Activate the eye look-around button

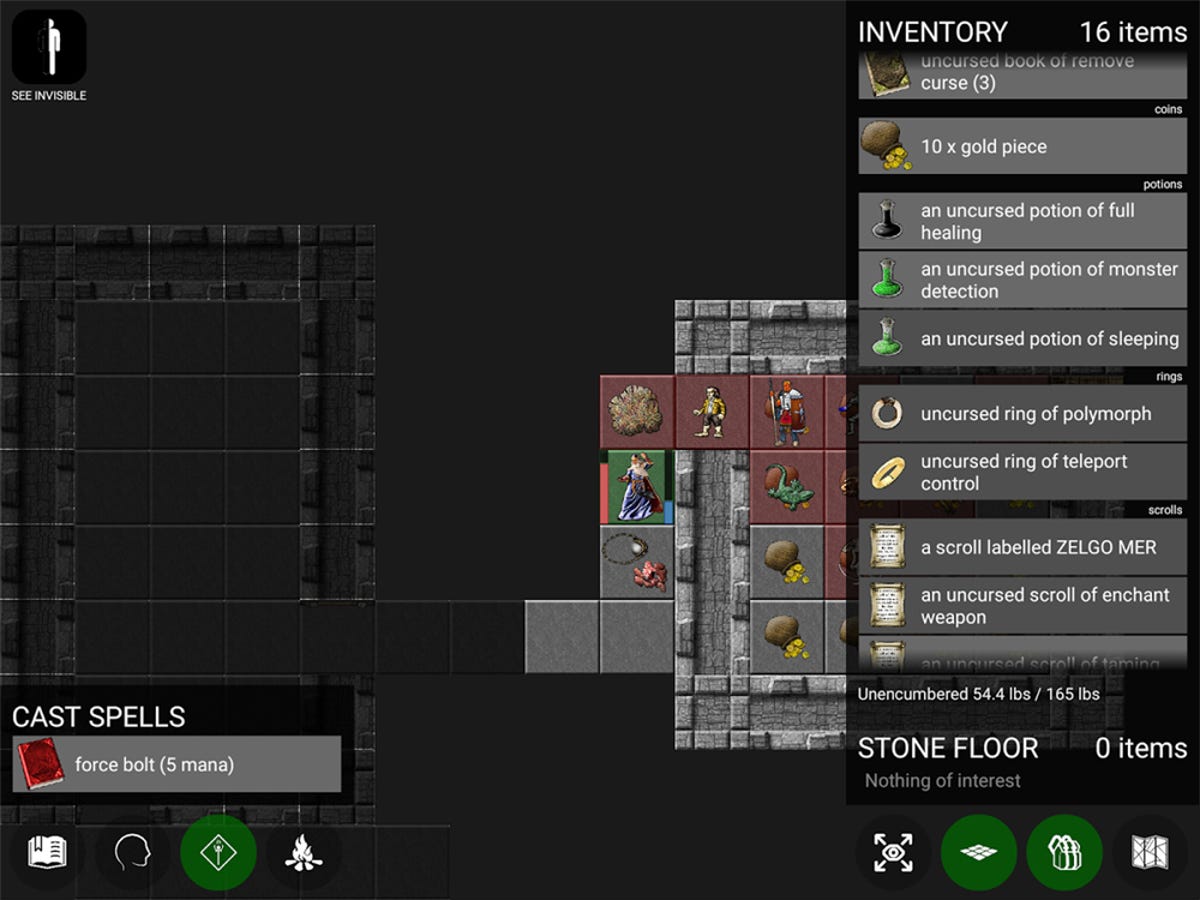coord(893,852)
